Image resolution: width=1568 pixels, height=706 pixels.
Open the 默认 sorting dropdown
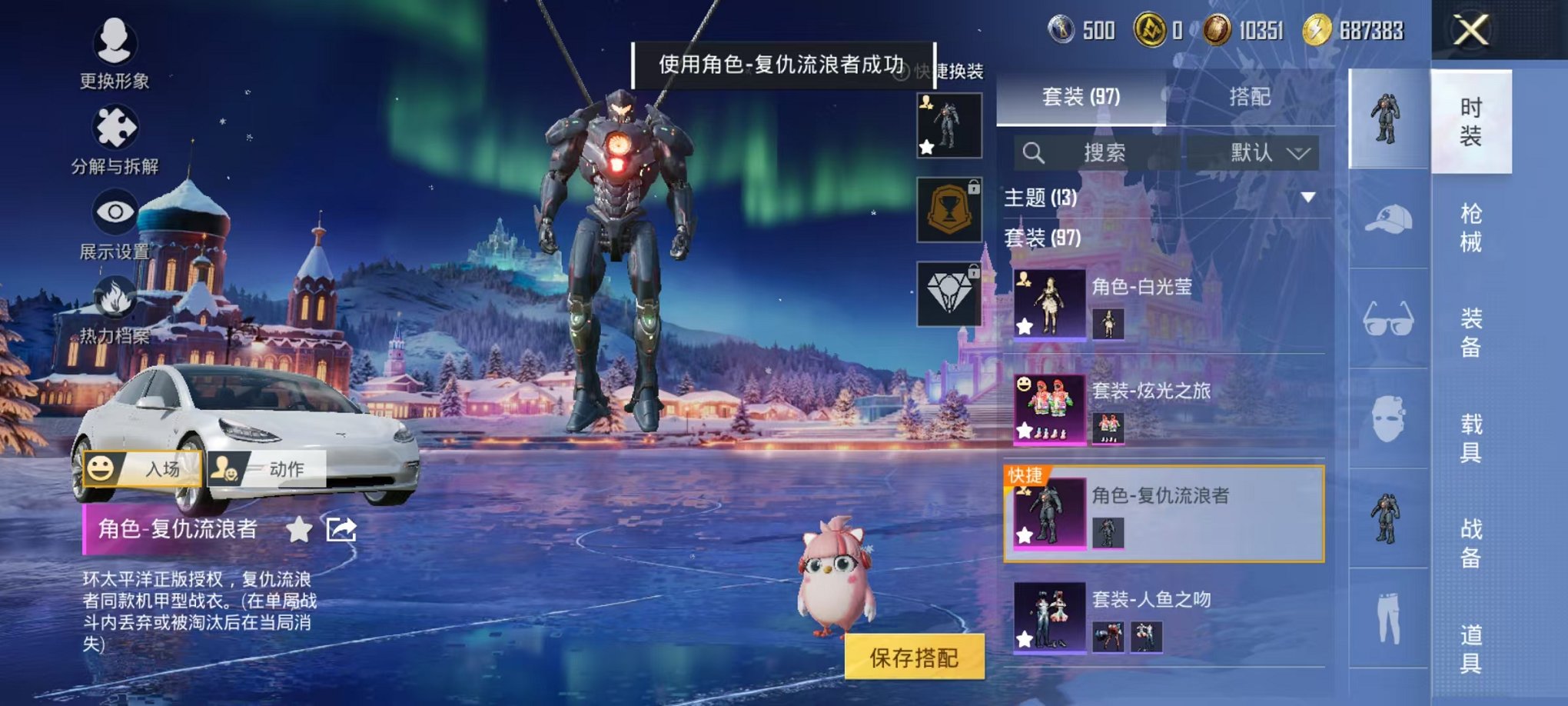[1263, 153]
